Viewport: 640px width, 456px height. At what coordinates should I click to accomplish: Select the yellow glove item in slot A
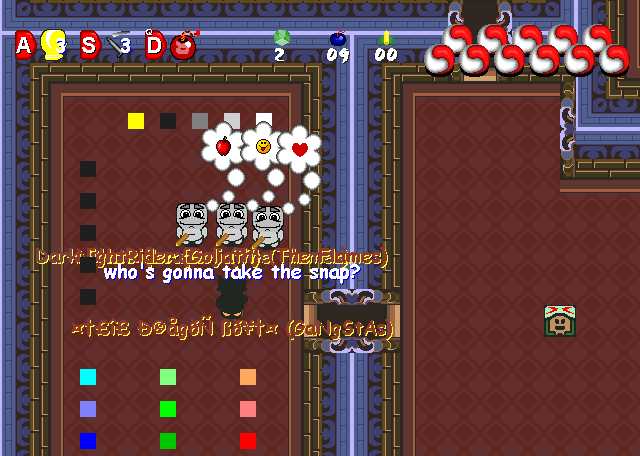click(54, 44)
